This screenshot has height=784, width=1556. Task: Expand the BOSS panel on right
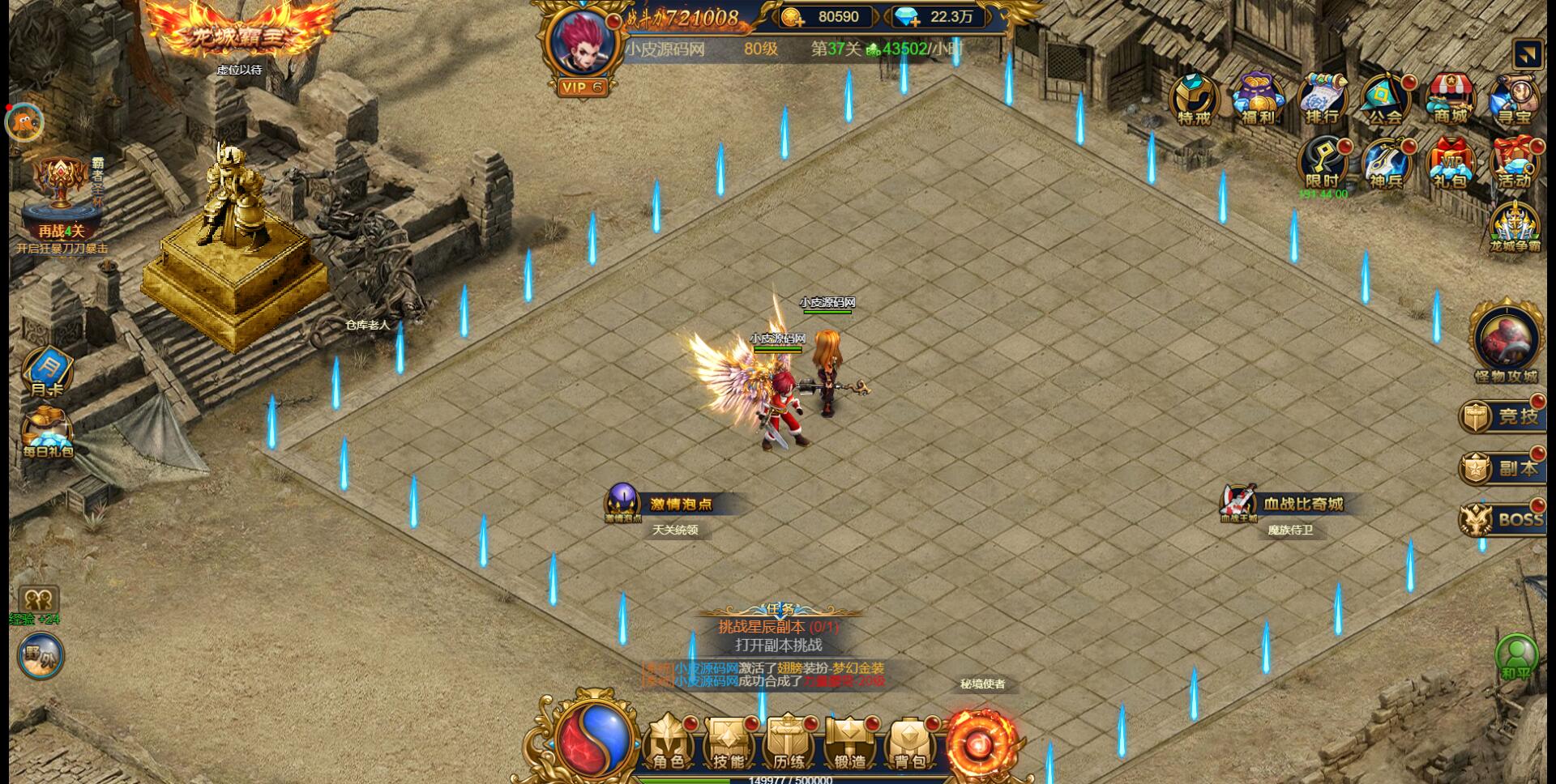[1503, 518]
